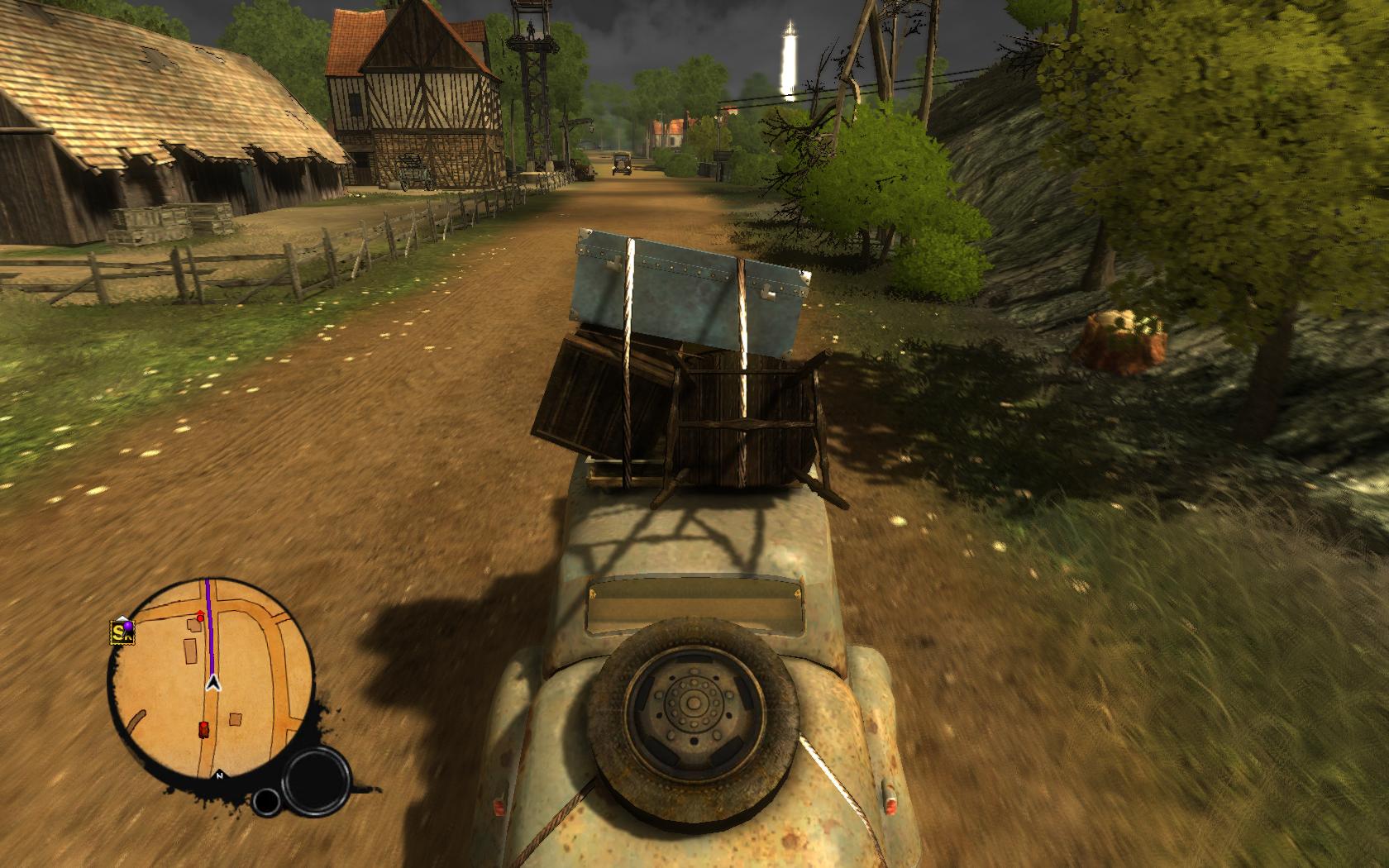Select the large black circle indicator
Viewport: 1389px width, 868px height.
click(317, 780)
